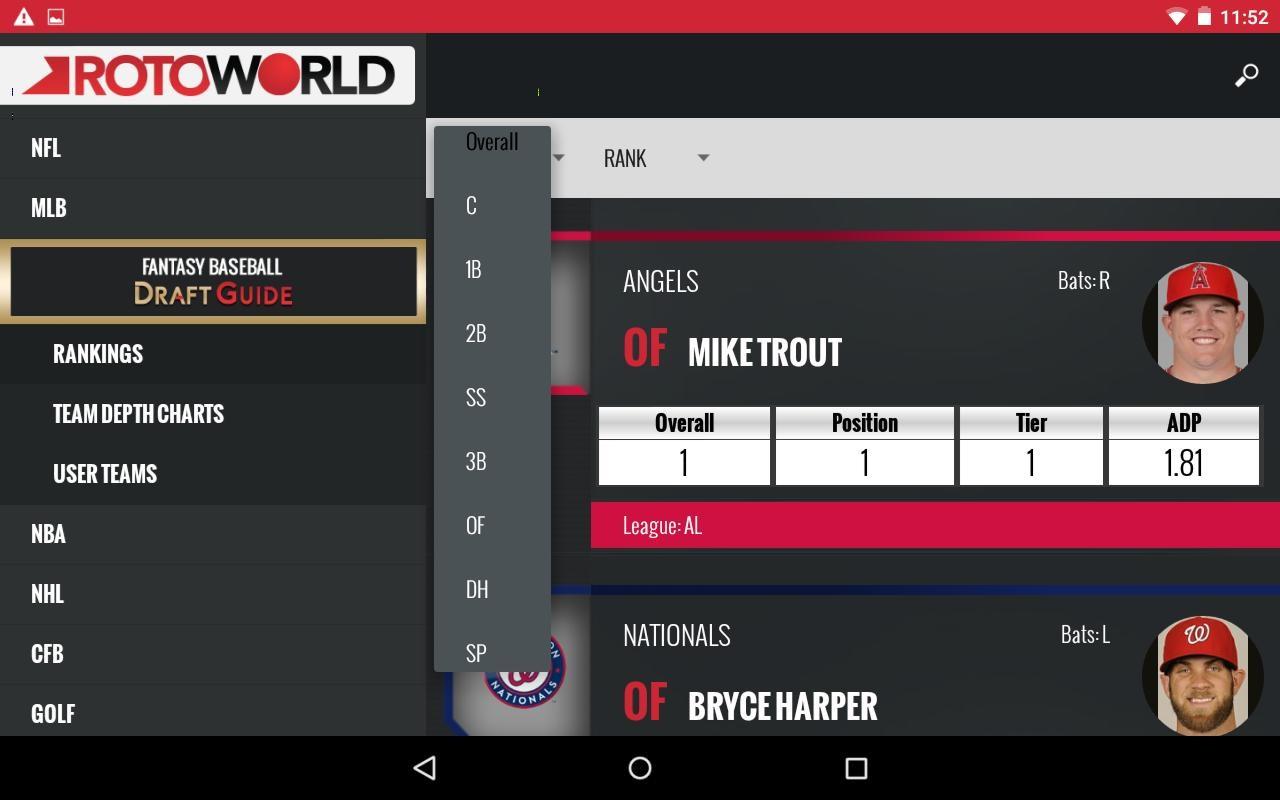The image size is (1280, 800).
Task: Tap the Android home button
Action: (640, 768)
